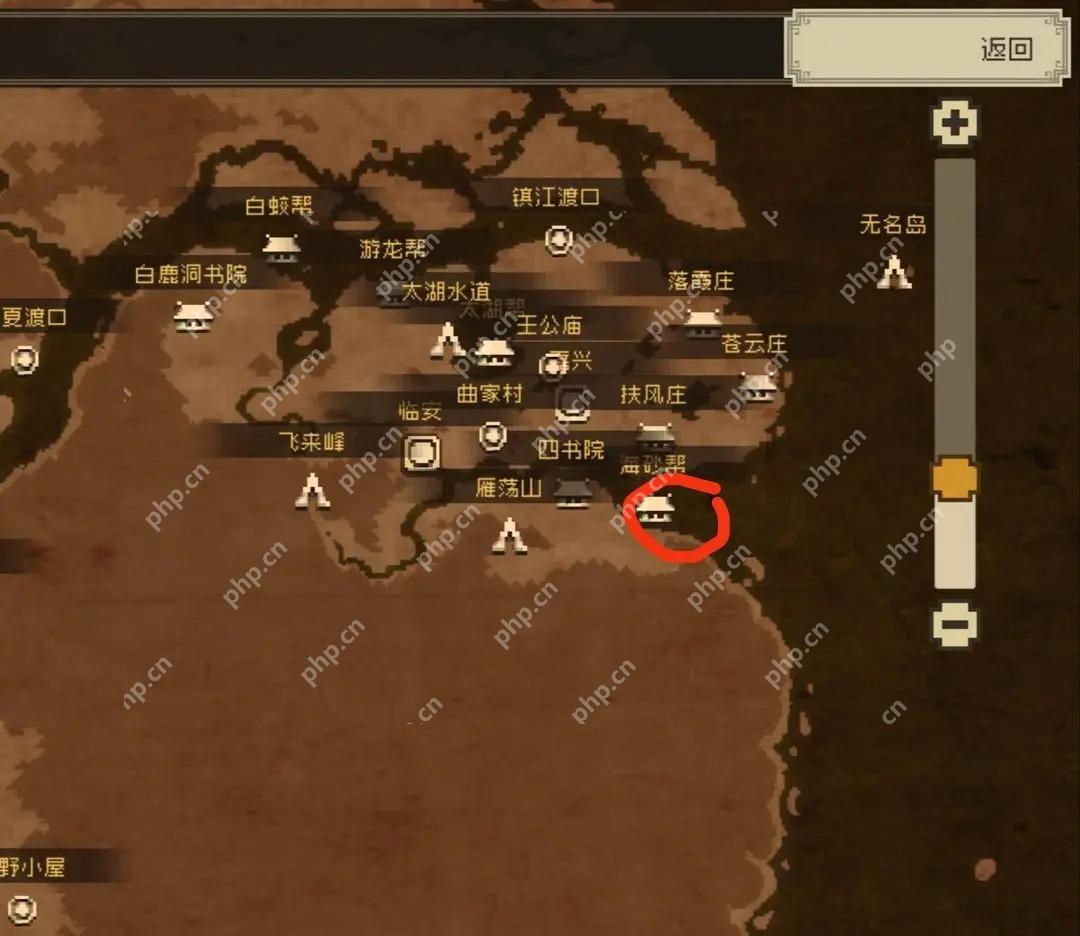This screenshot has width=1080, height=936.
Task: Select the 落霞庄 manor marker
Action: pyautogui.click(x=703, y=320)
